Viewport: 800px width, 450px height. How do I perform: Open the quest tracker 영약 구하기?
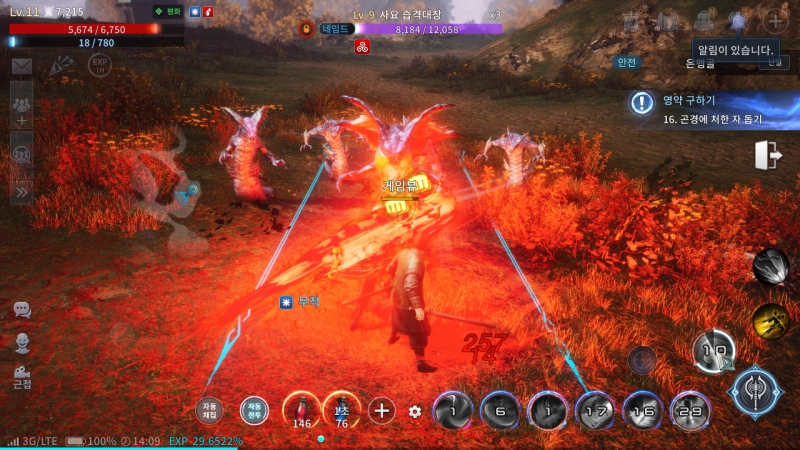710,108
